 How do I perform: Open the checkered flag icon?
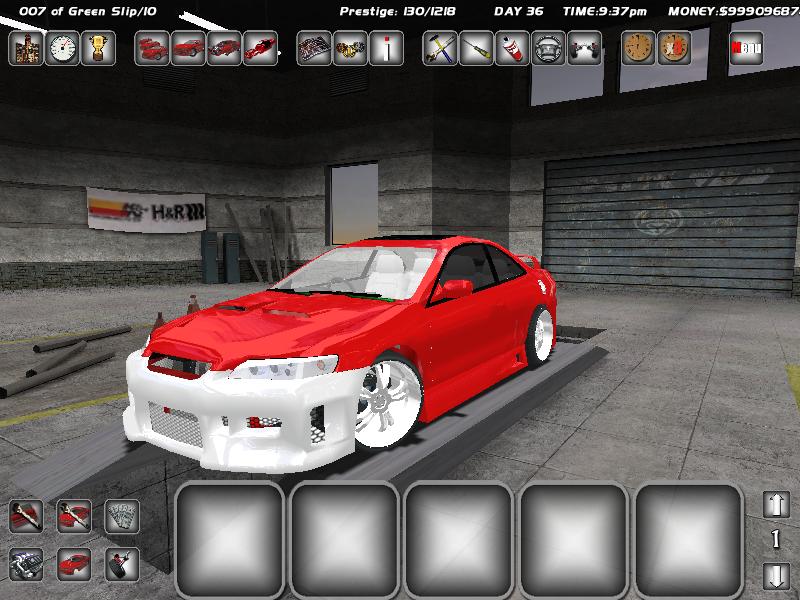[314, 47]
